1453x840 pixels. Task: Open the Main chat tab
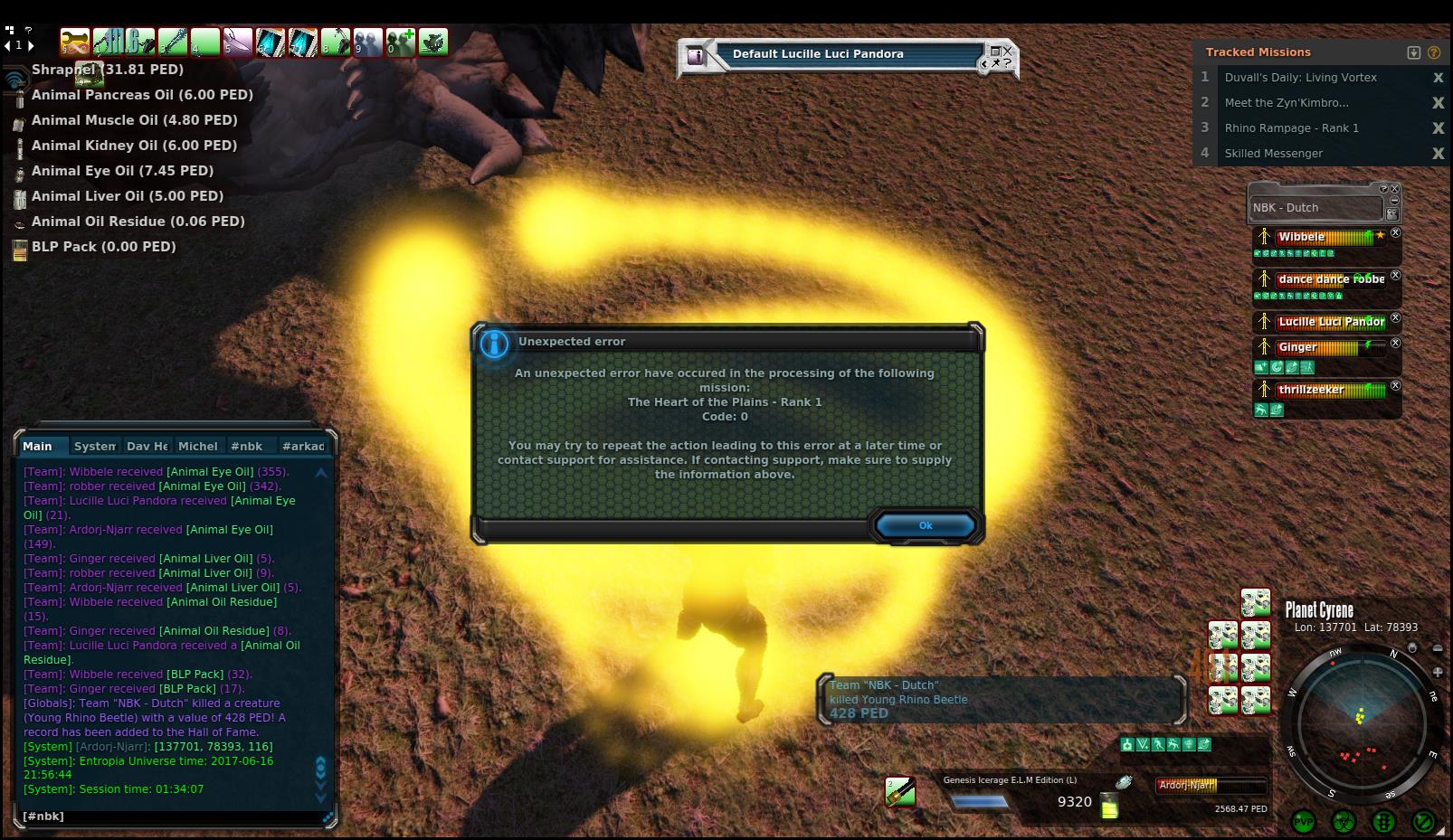click(38, 446)
